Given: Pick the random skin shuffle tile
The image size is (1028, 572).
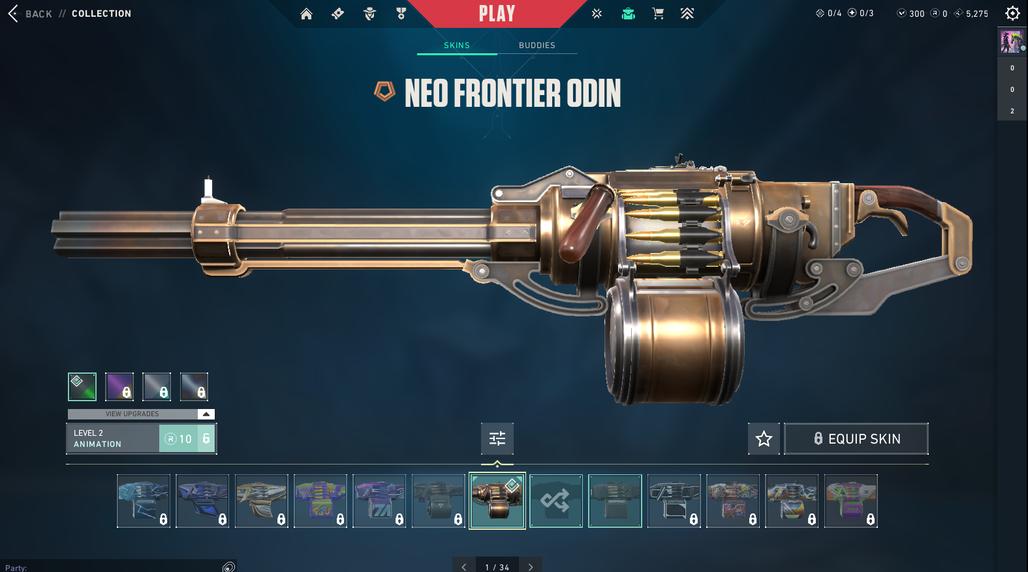Looking at the screenshot, I should point(556,501).
